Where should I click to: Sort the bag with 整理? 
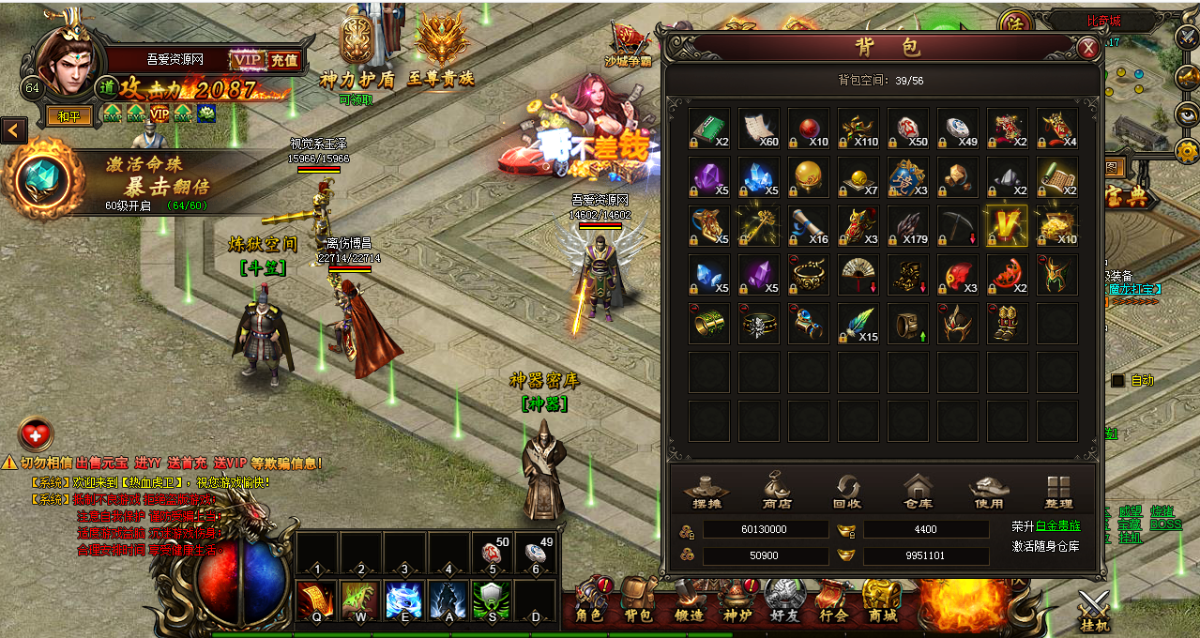click(x=1057, y=491)
